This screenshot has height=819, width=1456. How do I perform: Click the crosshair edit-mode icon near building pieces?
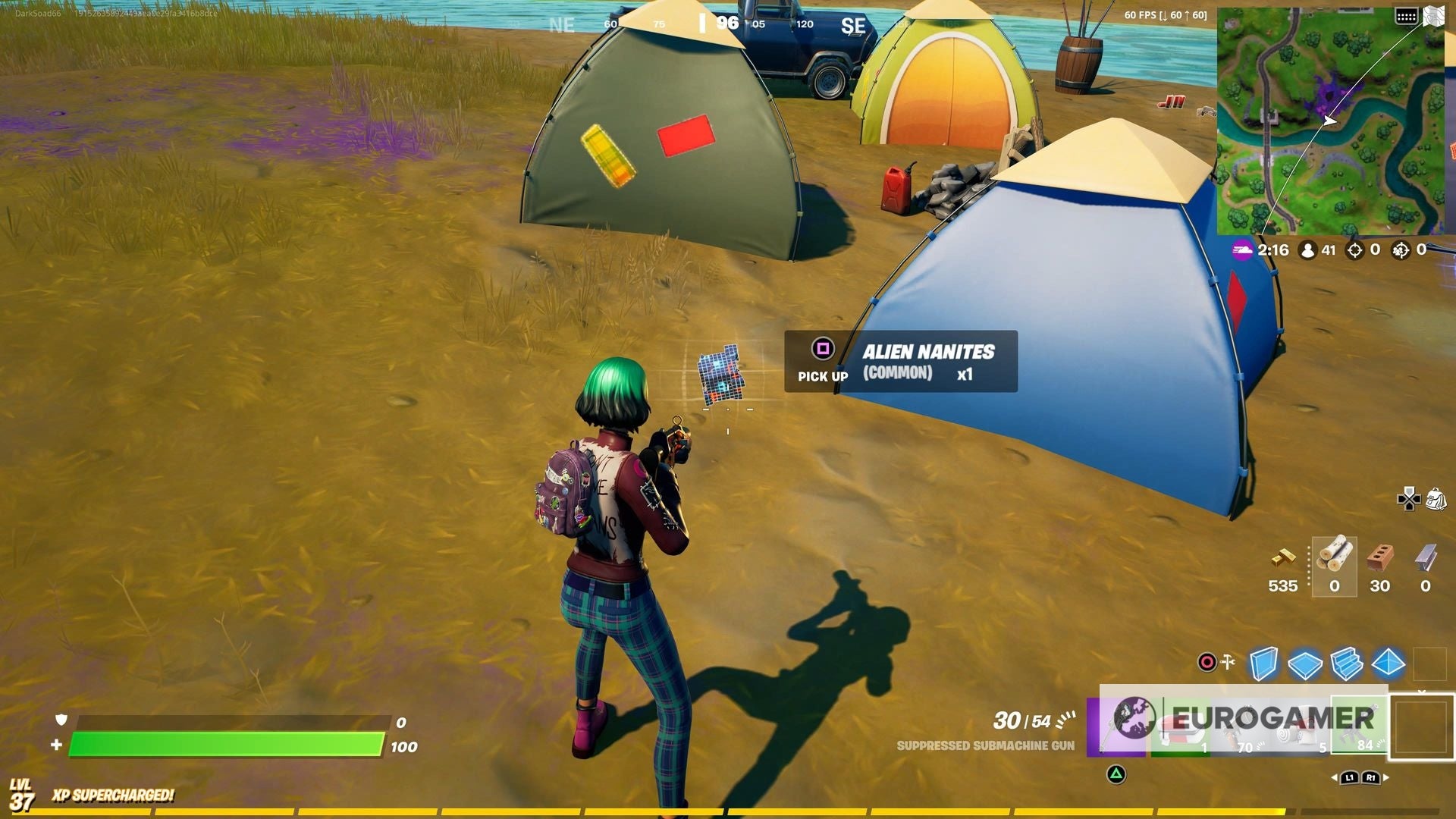coord(1206,661)
